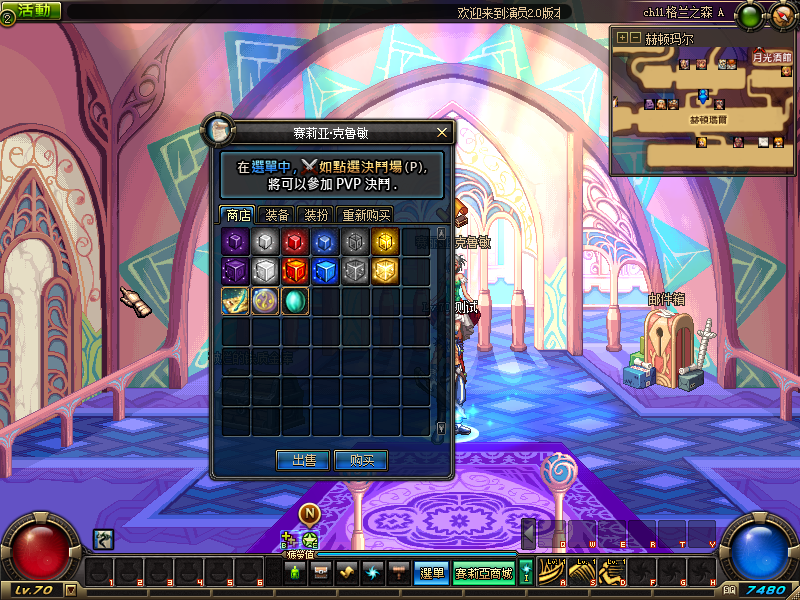Pick the large red-orange cube item
The height and width of the screenshot is (600, 800).
[x=295, y=271]
